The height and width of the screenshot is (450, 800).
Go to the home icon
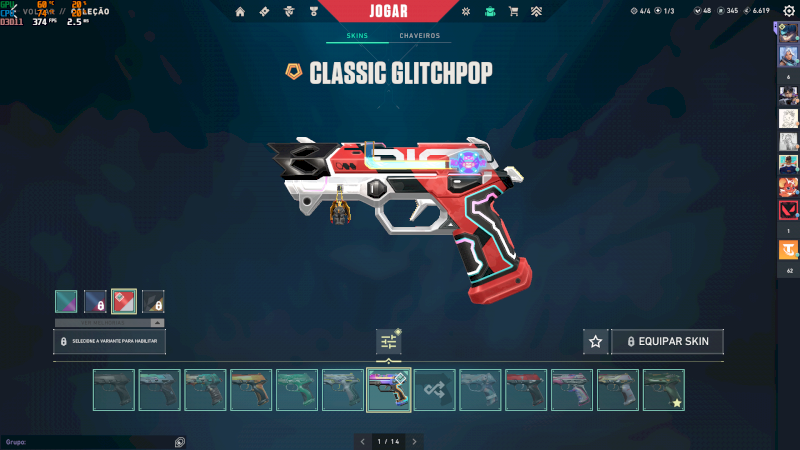click(240, 12)
